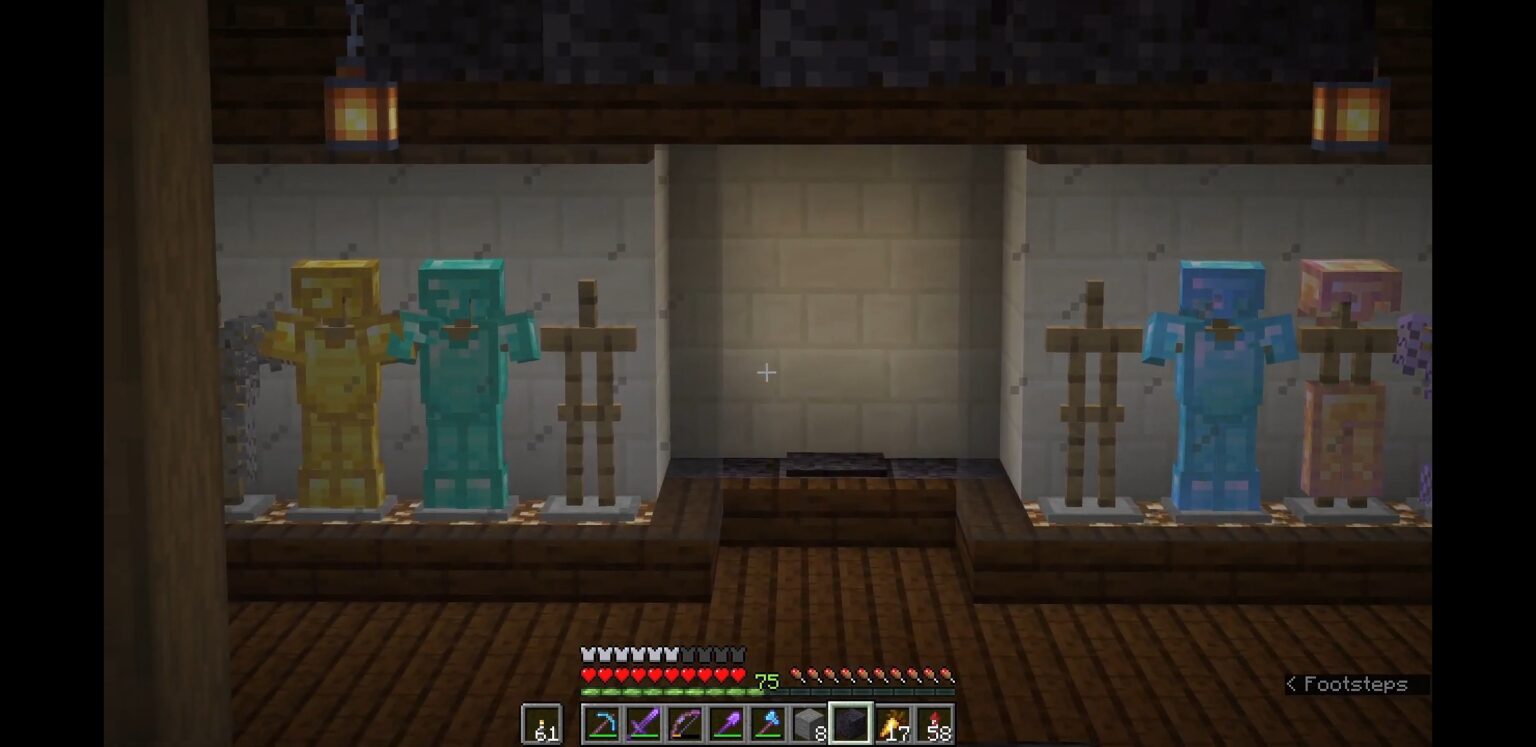1536x747 pixels.
Task: Click the Footsteps subtitle caption
Action: (x=1345, y=684)
